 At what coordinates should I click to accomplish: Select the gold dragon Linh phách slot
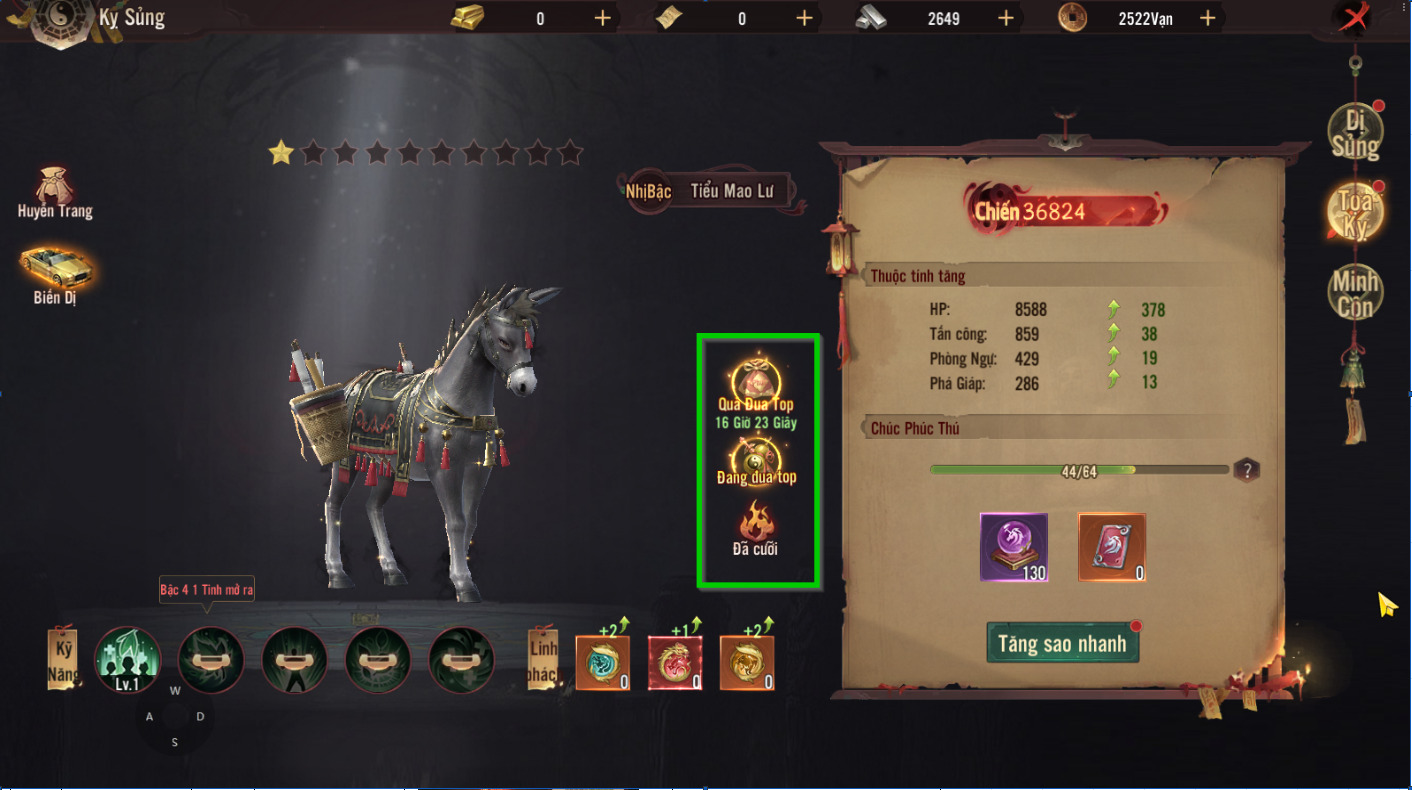tap(747, 663)
